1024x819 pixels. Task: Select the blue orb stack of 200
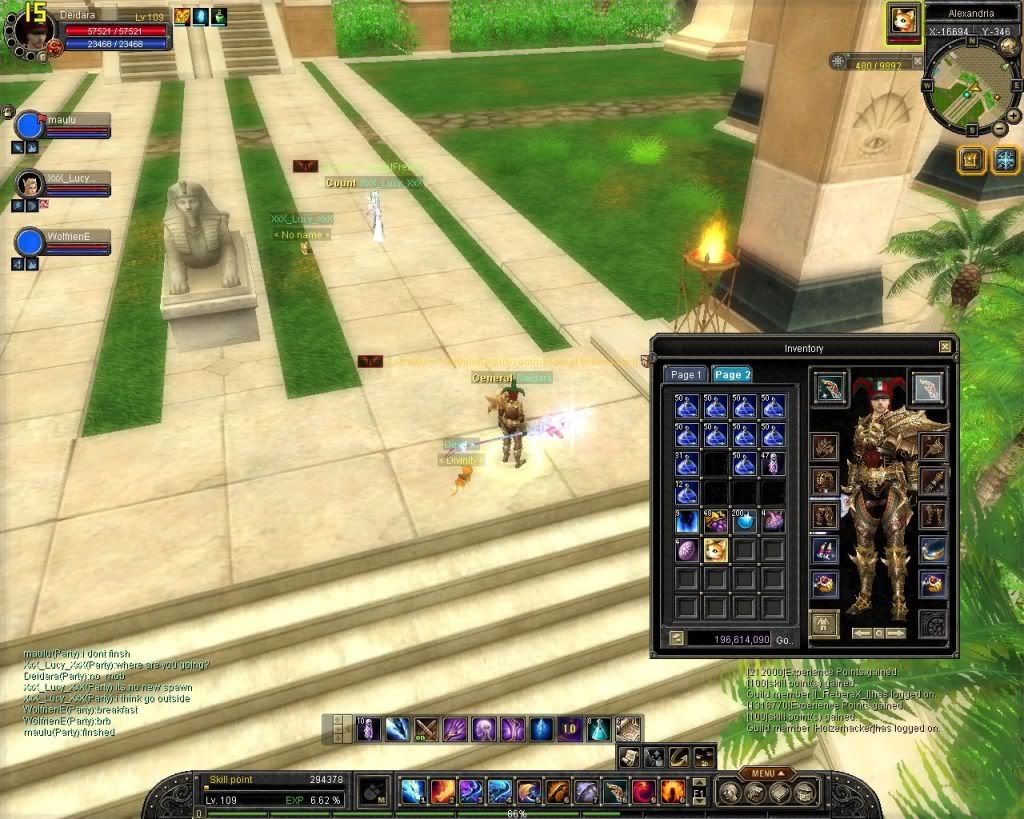744,521
